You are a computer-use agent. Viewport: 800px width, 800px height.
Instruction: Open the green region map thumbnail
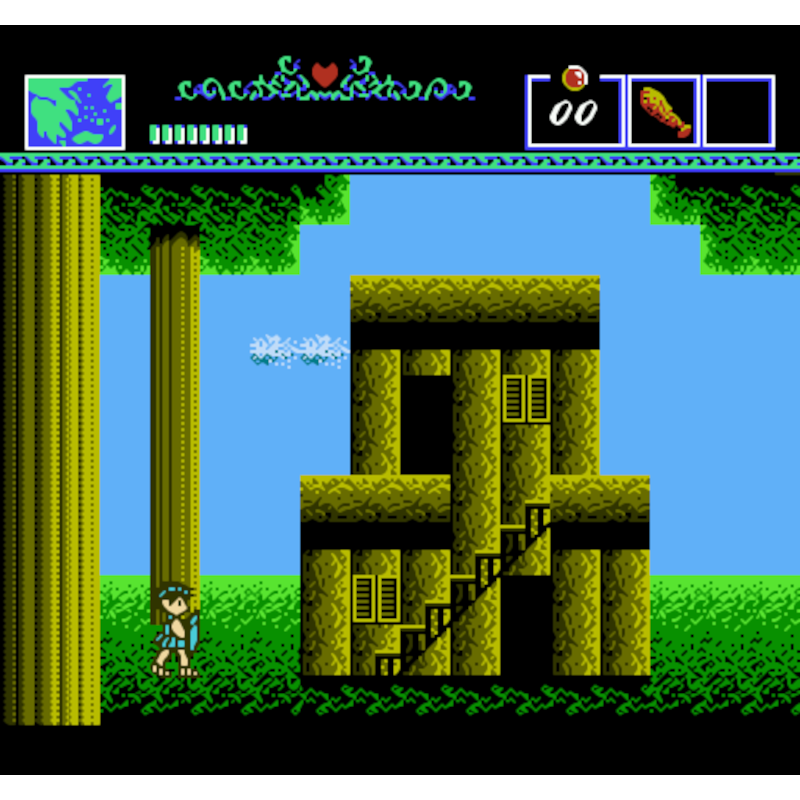75,112
